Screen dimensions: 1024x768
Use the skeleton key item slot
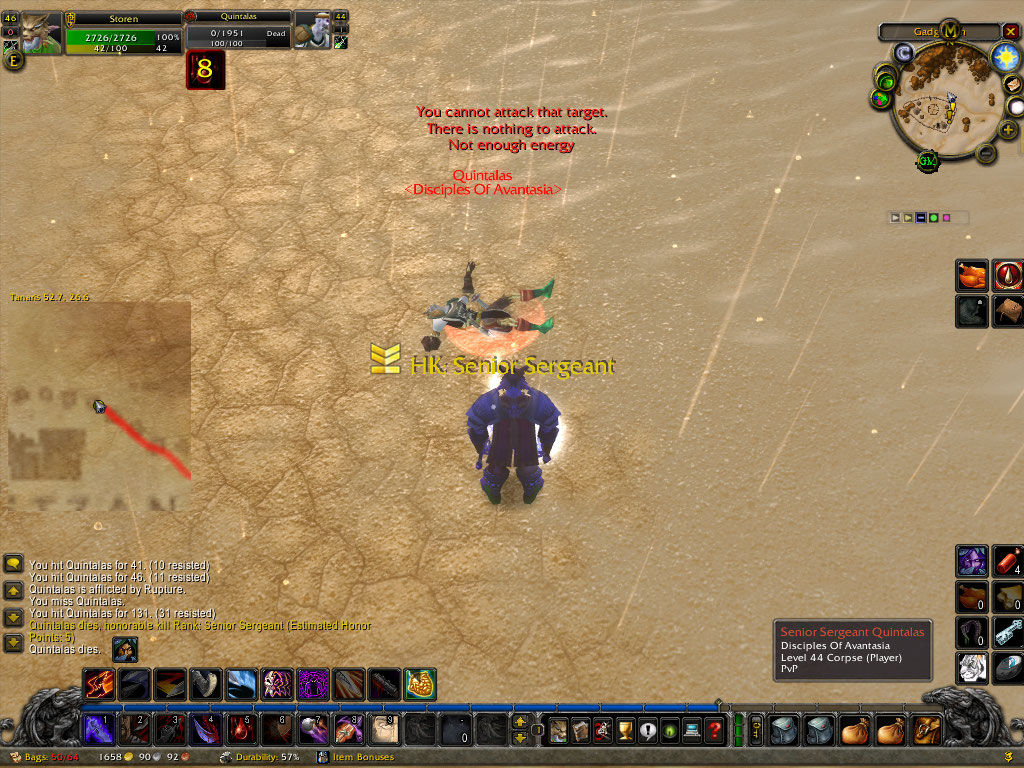pos(1008,632)
